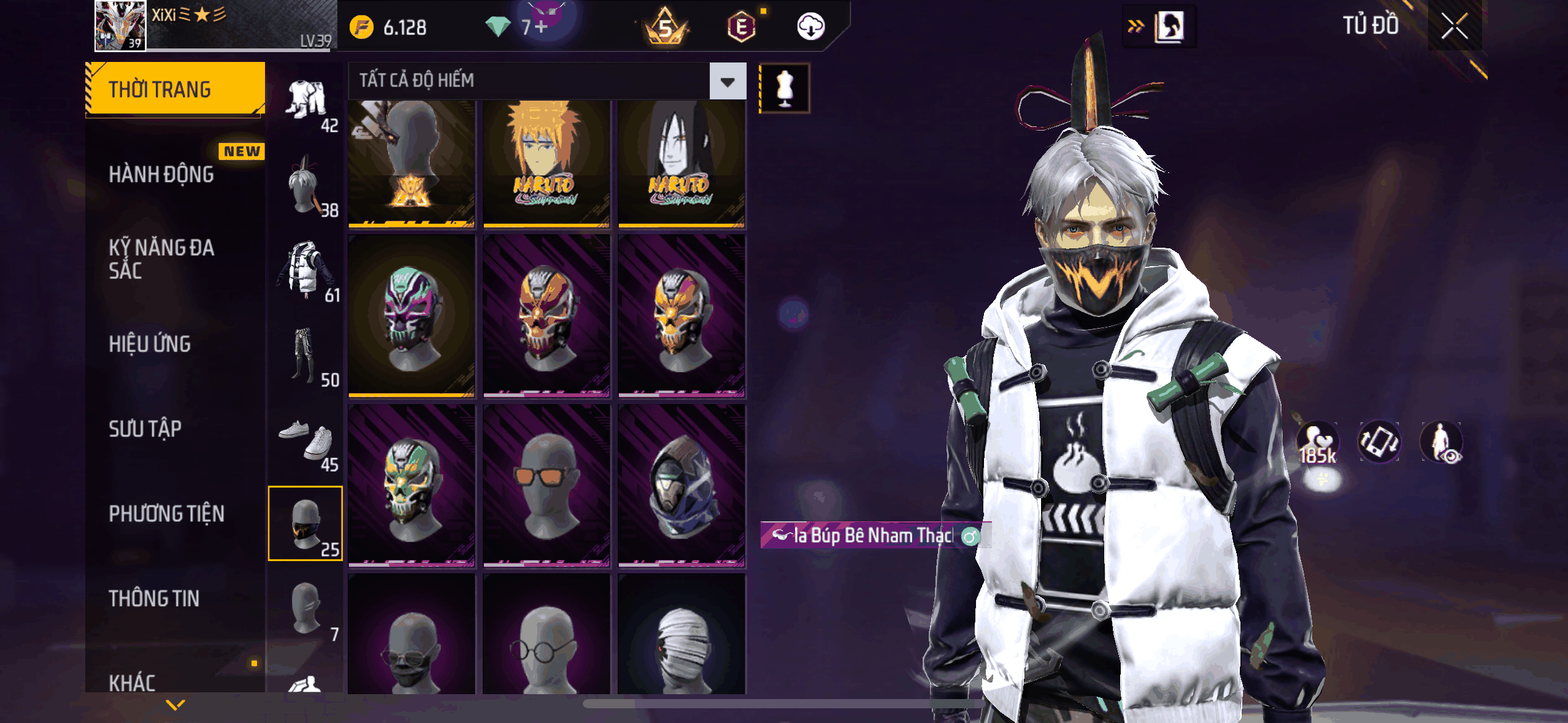
Task: Choose the Naruto blond hair item
Action: pos(546,163)
